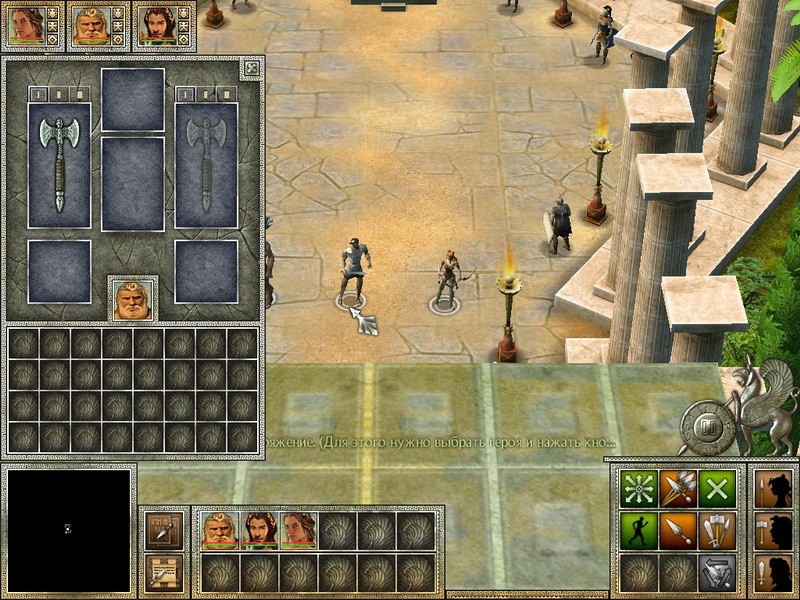Image resolution: width=800 pixels, height=600 pixels.
Task: Choose the hammer-and-sword weapons command
Action: (715, 529)
